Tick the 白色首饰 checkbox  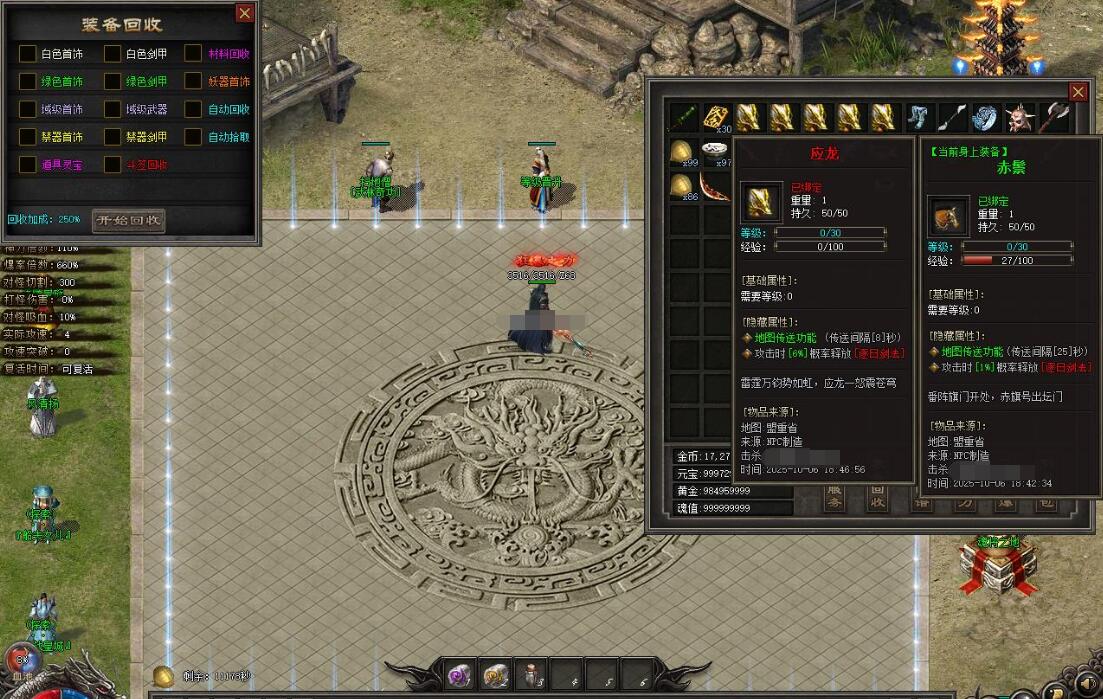coord(27,54)
